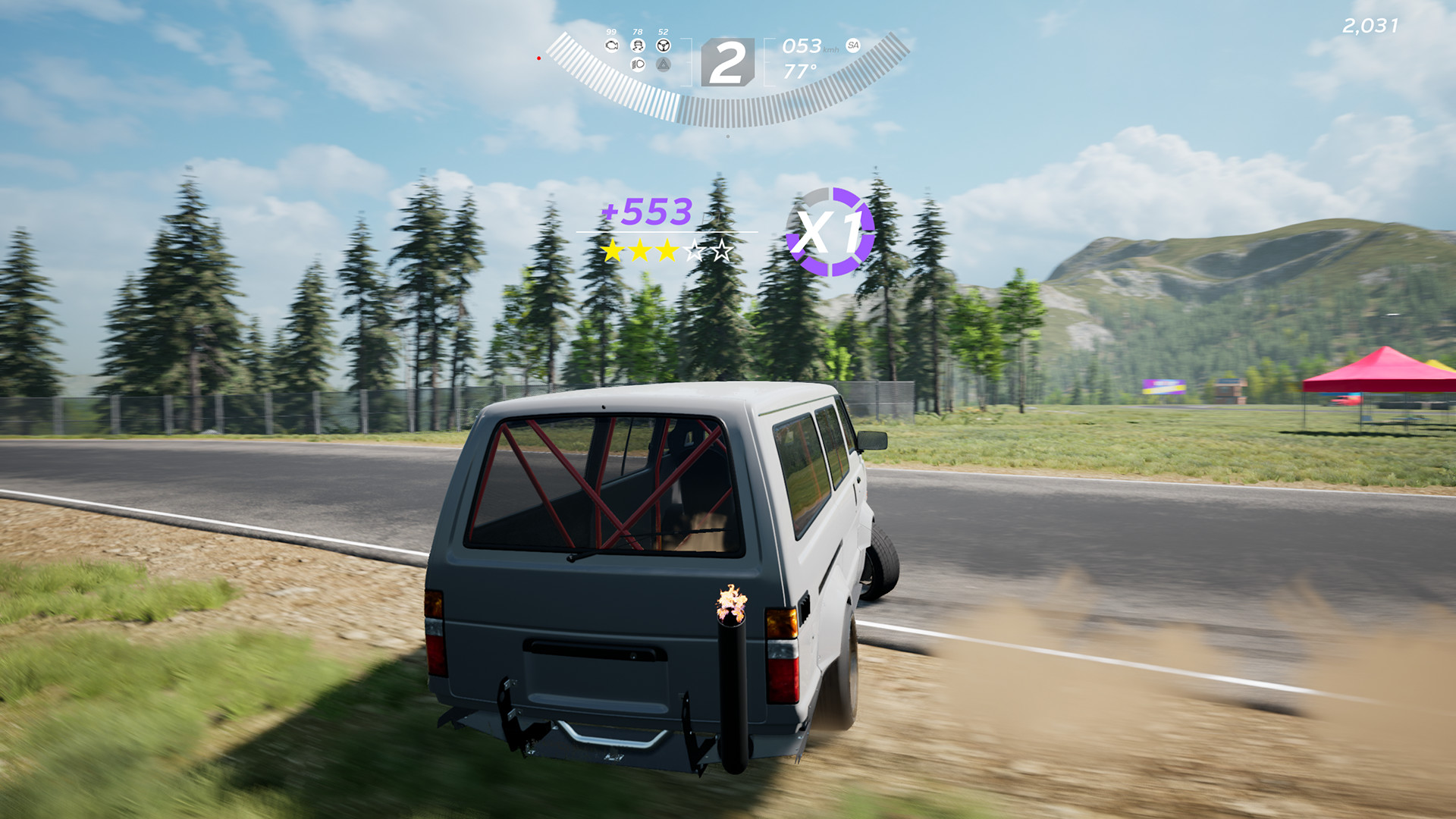The image size is (1456, 819).
Task: Enable the steering assist SA toggle
Action: coord(851,45)
